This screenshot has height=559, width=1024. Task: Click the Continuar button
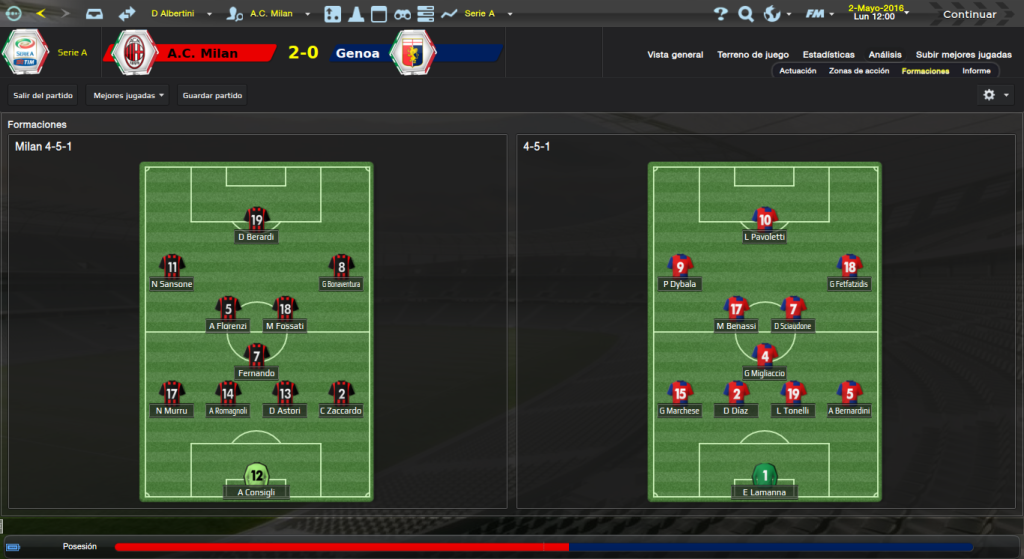point(969,14)
